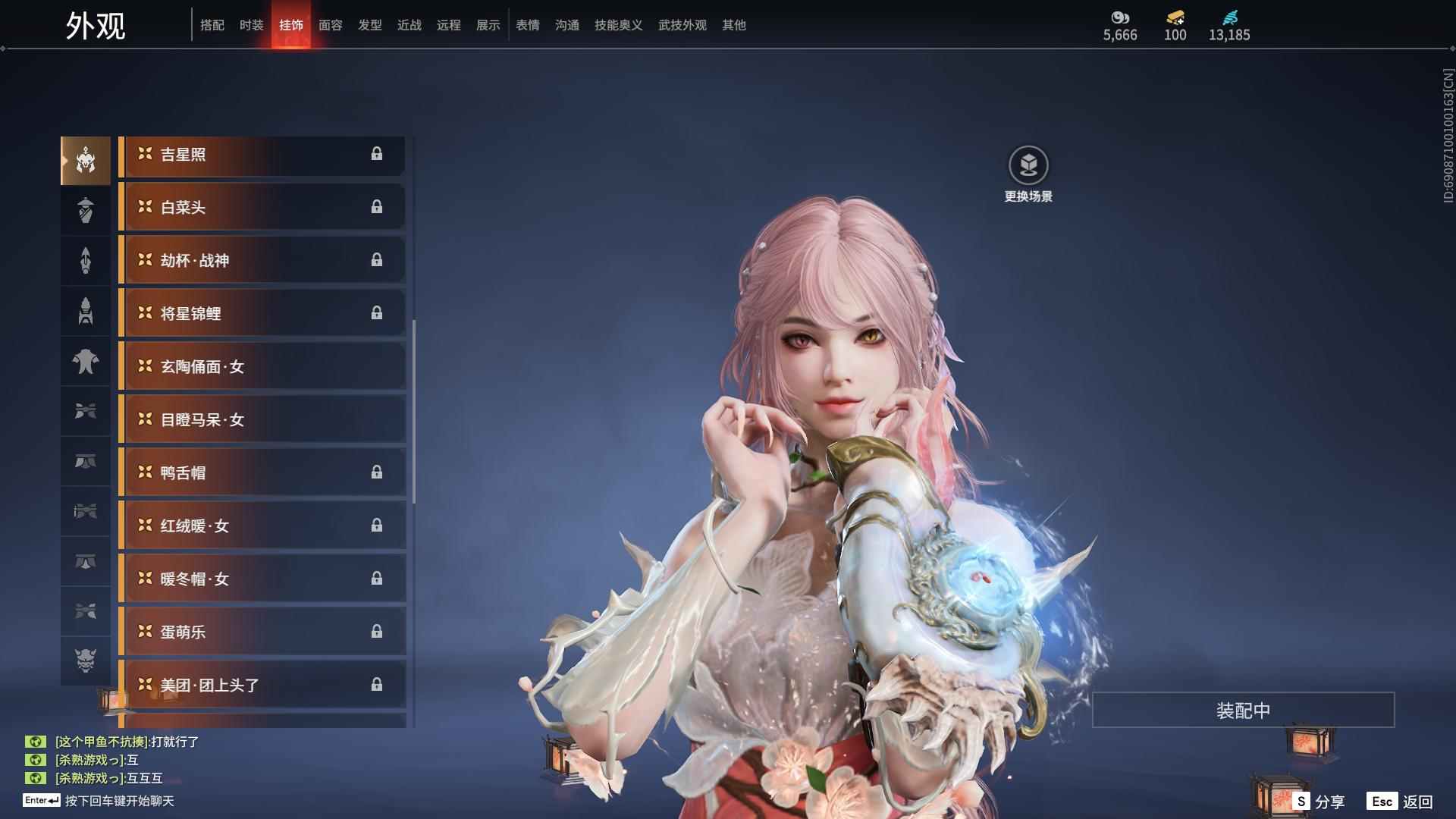Open the demon mask accessory category
1456x819 pixels.
[86, 661]
